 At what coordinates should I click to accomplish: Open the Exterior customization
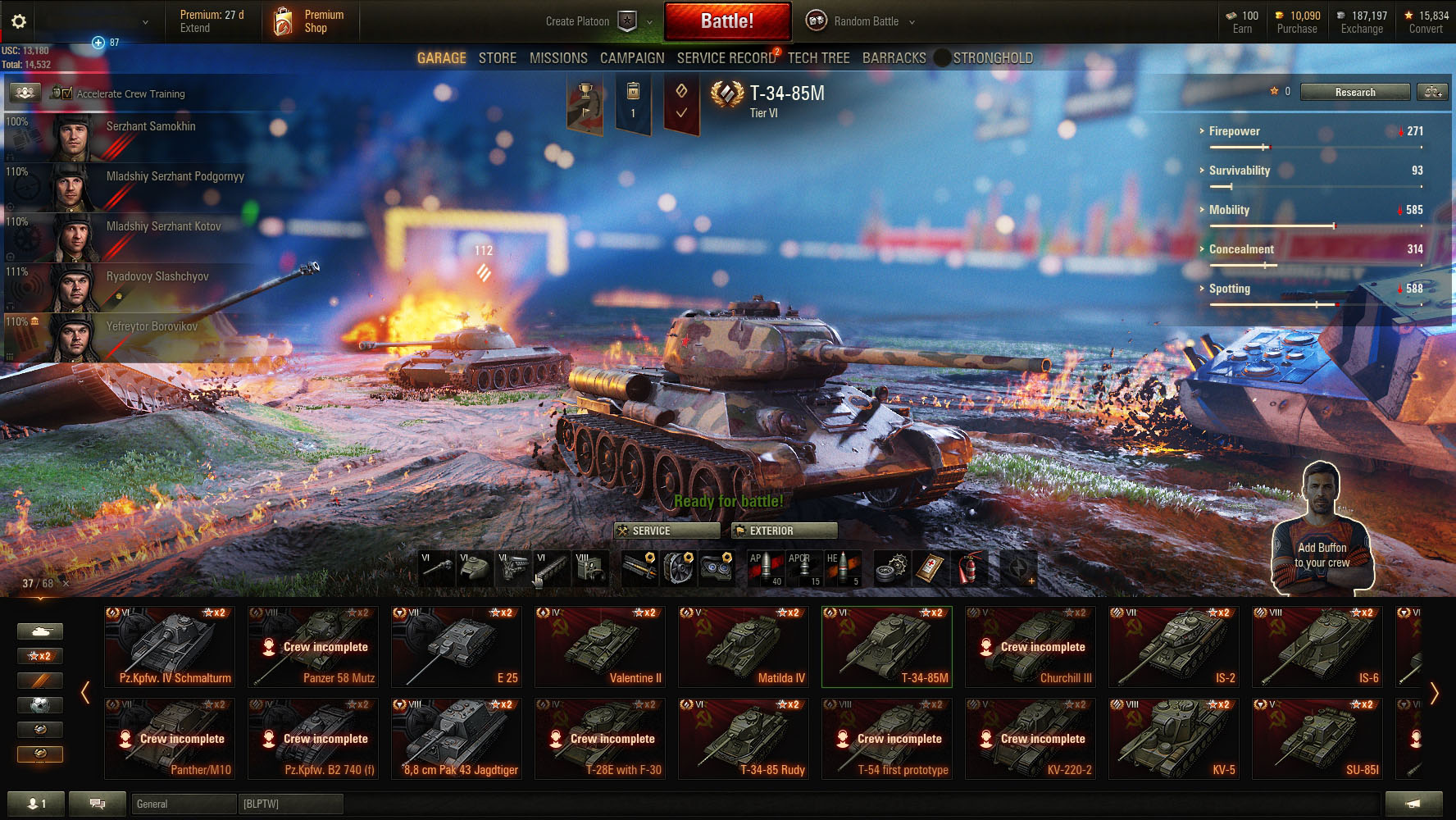(x=784, y=531)
